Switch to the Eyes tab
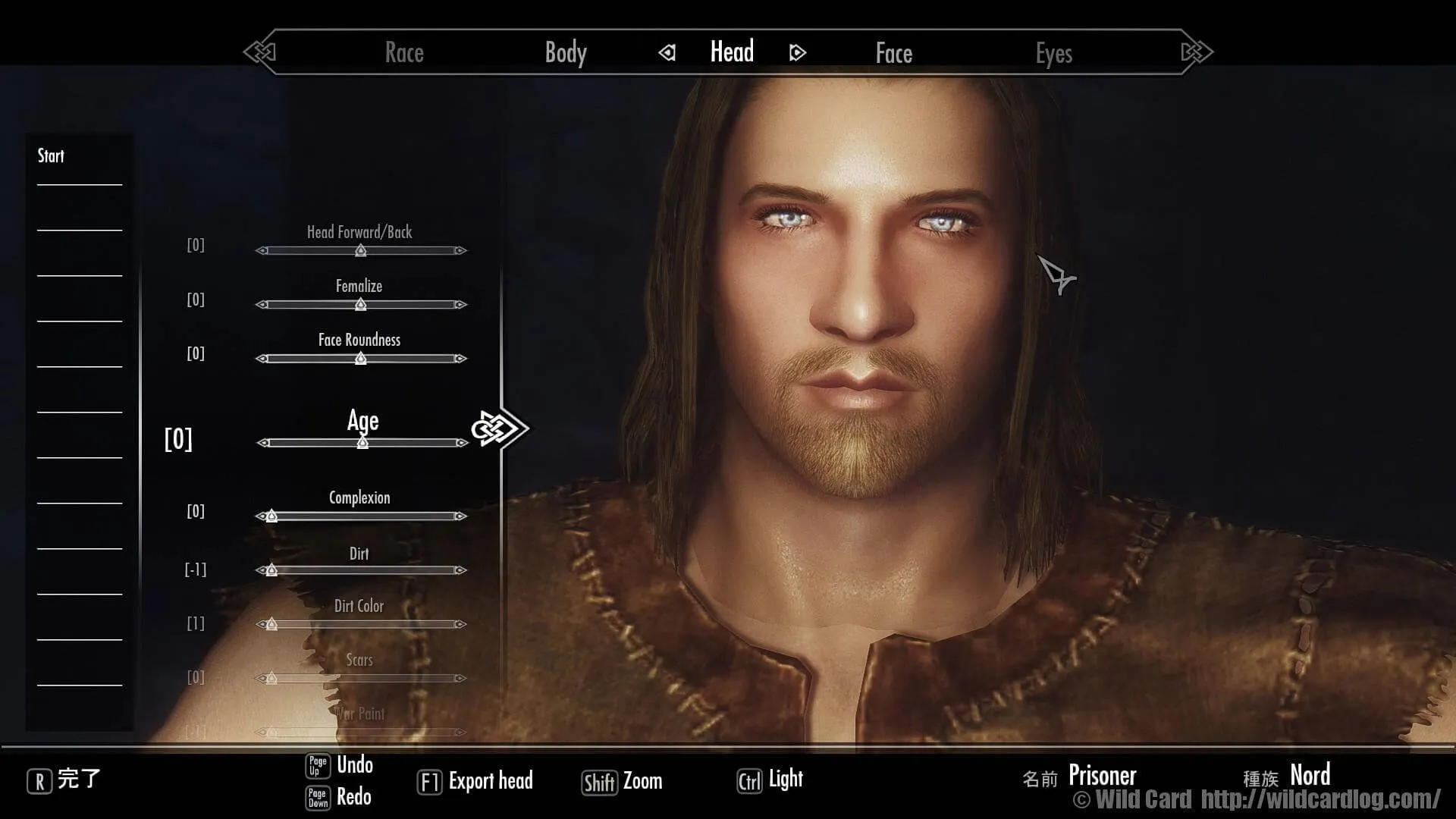The height and width of the screenshot is (819, 1456). tap(1053, 53)
